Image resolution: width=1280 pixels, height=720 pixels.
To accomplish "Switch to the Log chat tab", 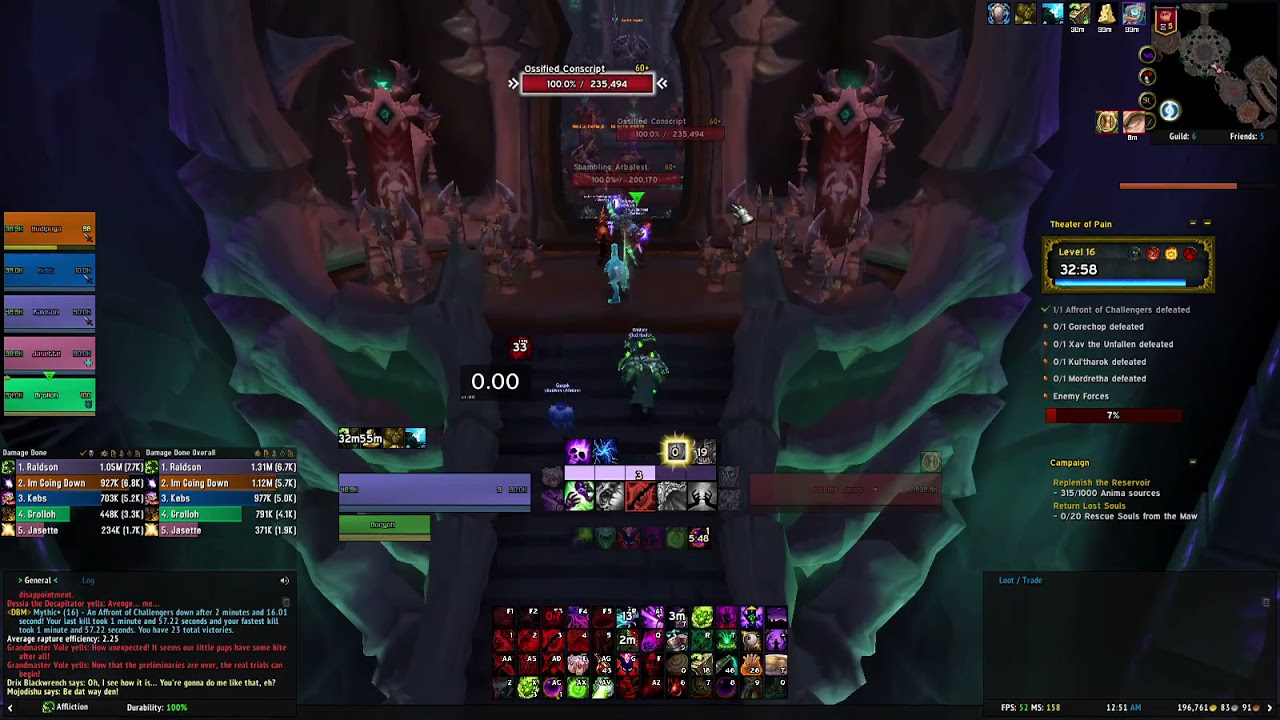I will [x=89, y=580].
